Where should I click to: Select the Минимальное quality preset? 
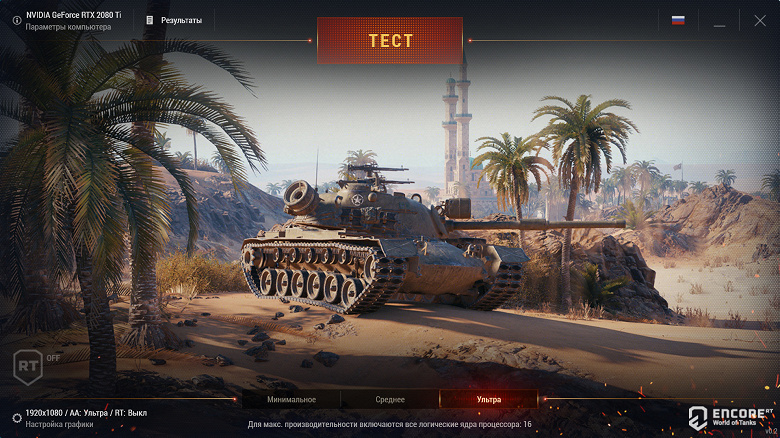291,399
